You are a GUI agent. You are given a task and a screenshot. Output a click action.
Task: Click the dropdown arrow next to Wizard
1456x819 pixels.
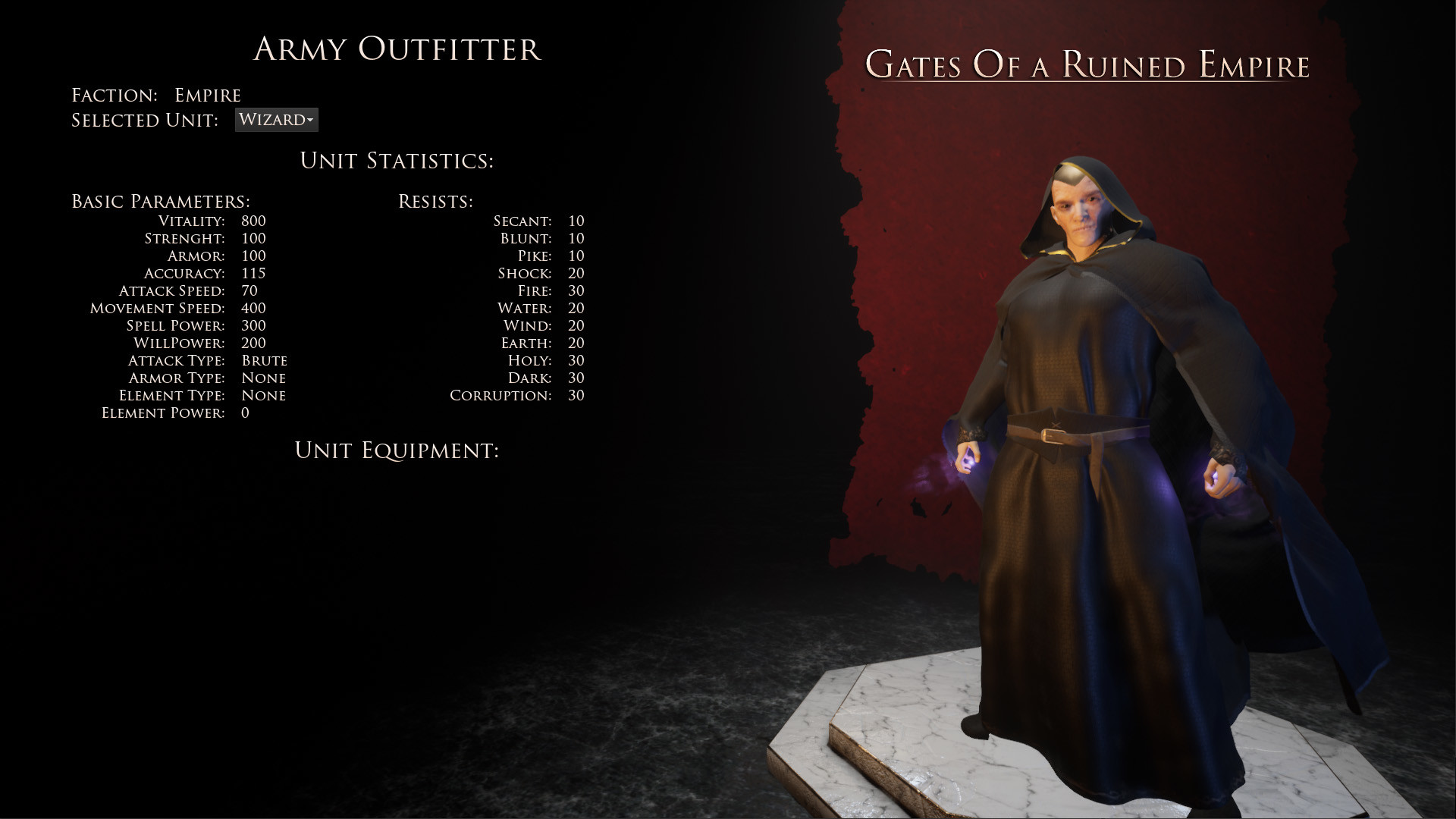[310, 120]
